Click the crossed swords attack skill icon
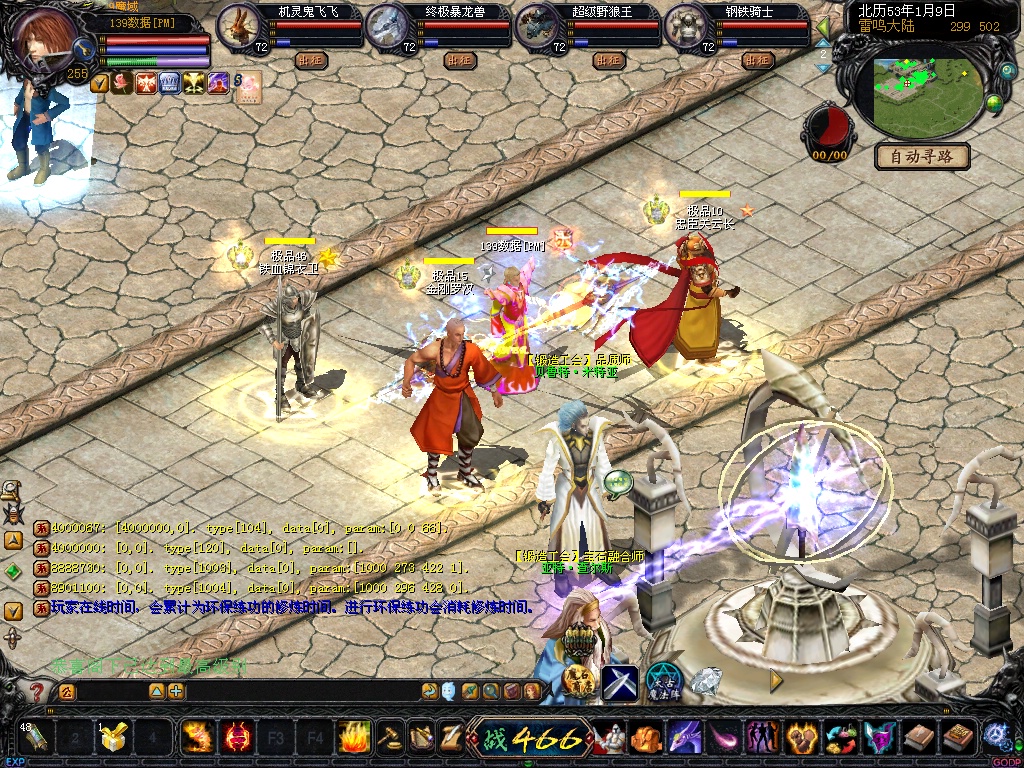The width and height of the screenshot is (1024, 768). [x=620, y=681]
